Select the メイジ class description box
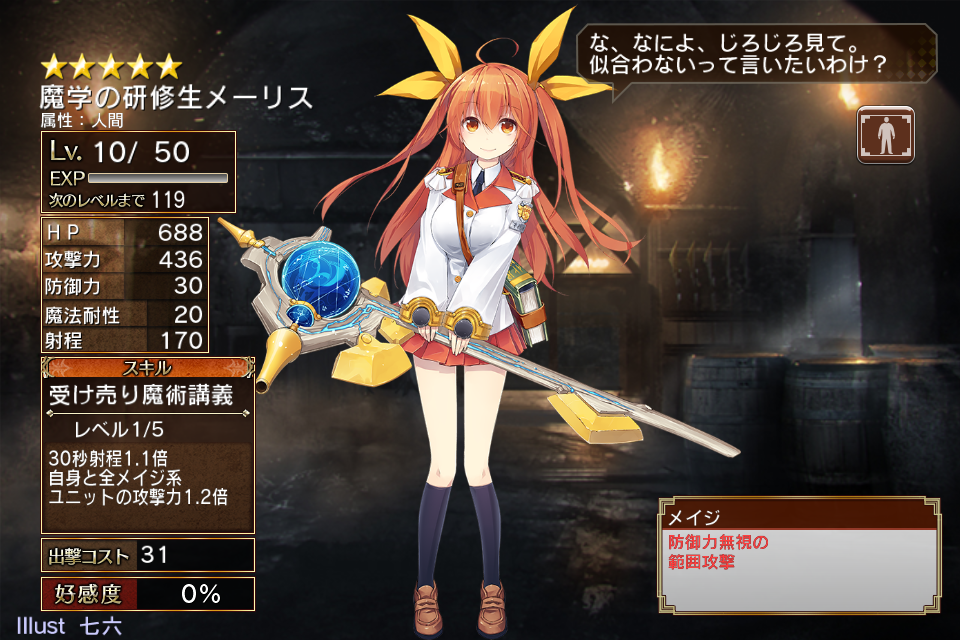Viewport: 960px width, 640px height. click(x=799, y=555)
